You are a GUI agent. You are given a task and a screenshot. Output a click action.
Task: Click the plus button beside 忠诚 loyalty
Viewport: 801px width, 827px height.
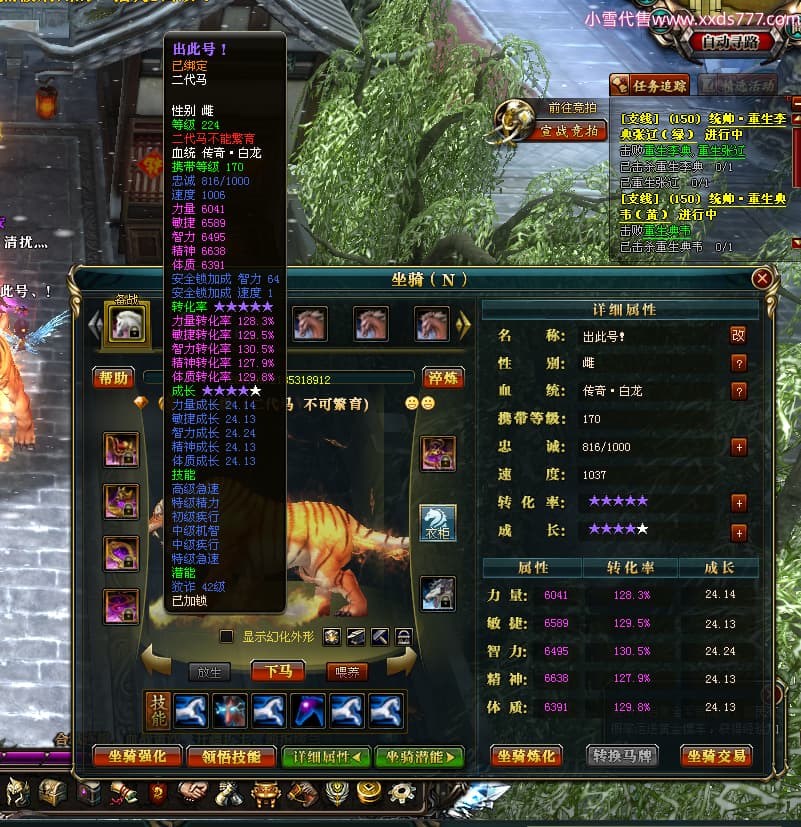pyautogui.click(x=738, y=447)
